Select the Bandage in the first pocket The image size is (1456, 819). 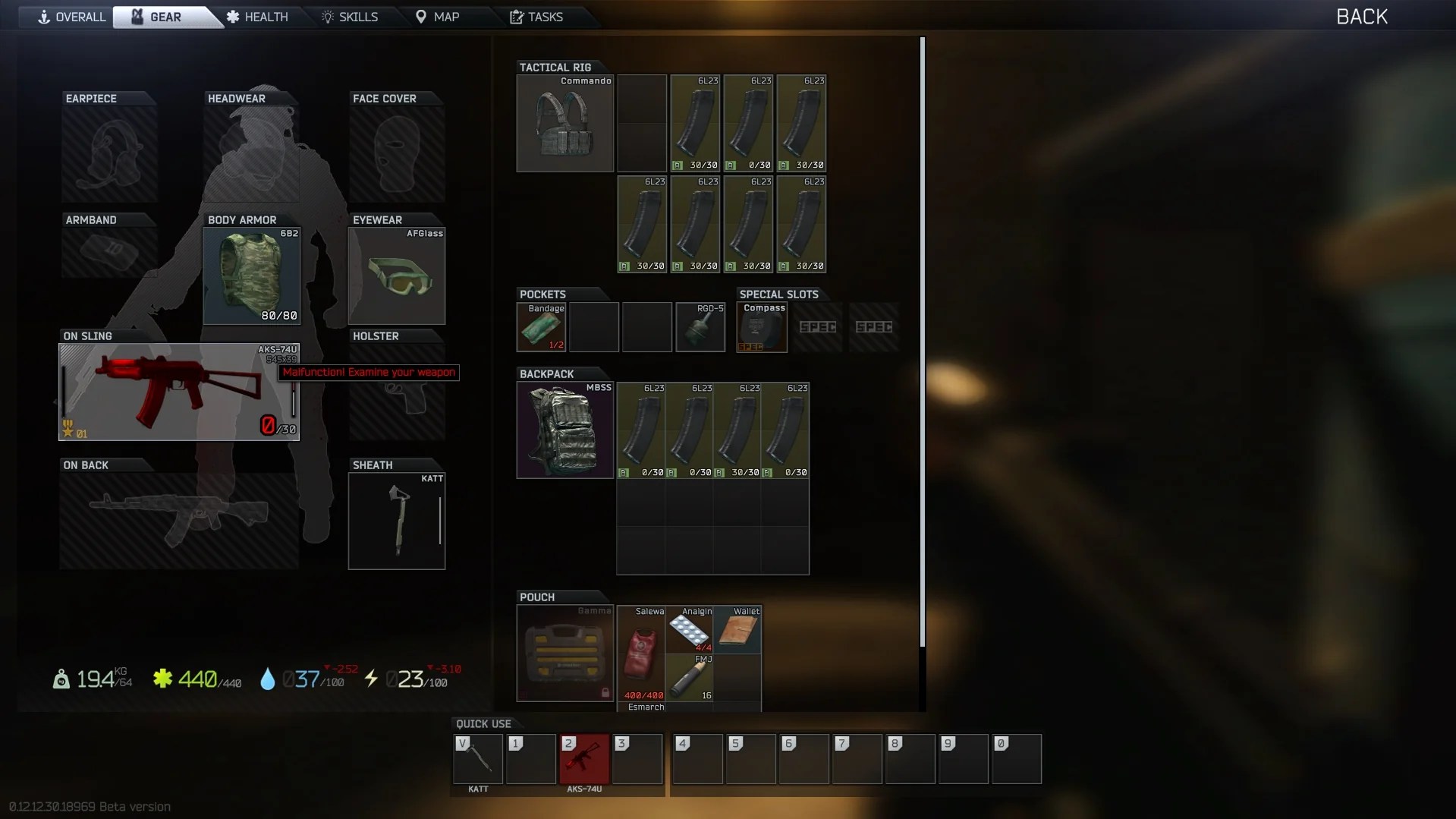540,327
